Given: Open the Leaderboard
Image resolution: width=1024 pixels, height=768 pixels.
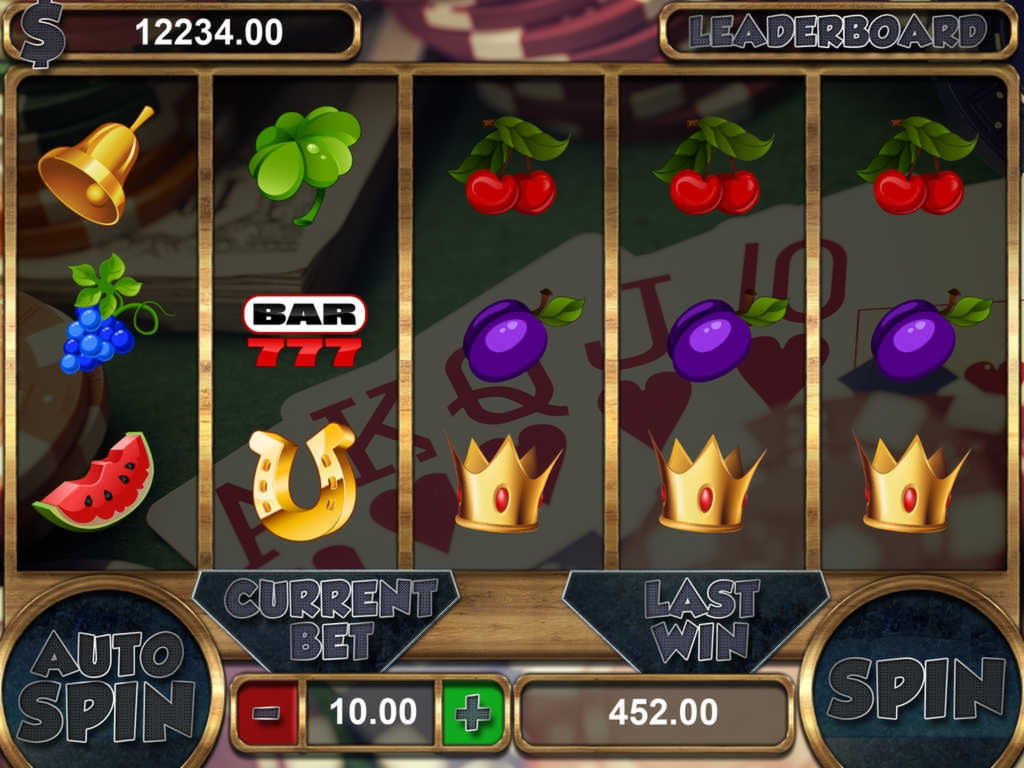Looking at the screenshot, I should [837, 32].
